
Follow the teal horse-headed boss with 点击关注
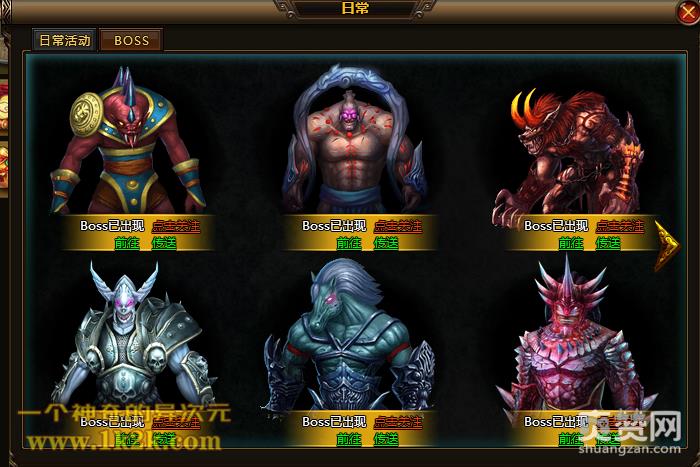click(x=397, y=422)
